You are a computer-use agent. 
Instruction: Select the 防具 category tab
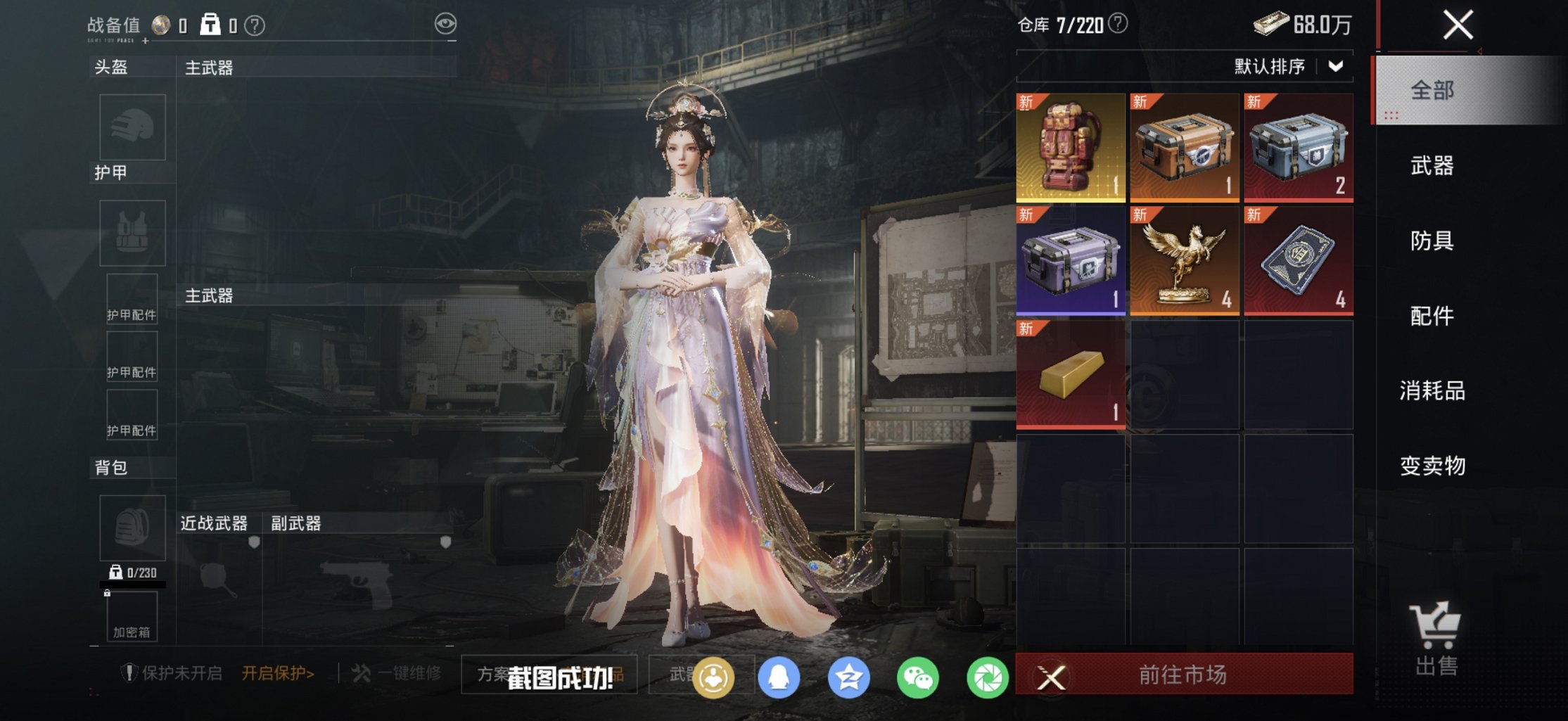(x=1432, y=241)
